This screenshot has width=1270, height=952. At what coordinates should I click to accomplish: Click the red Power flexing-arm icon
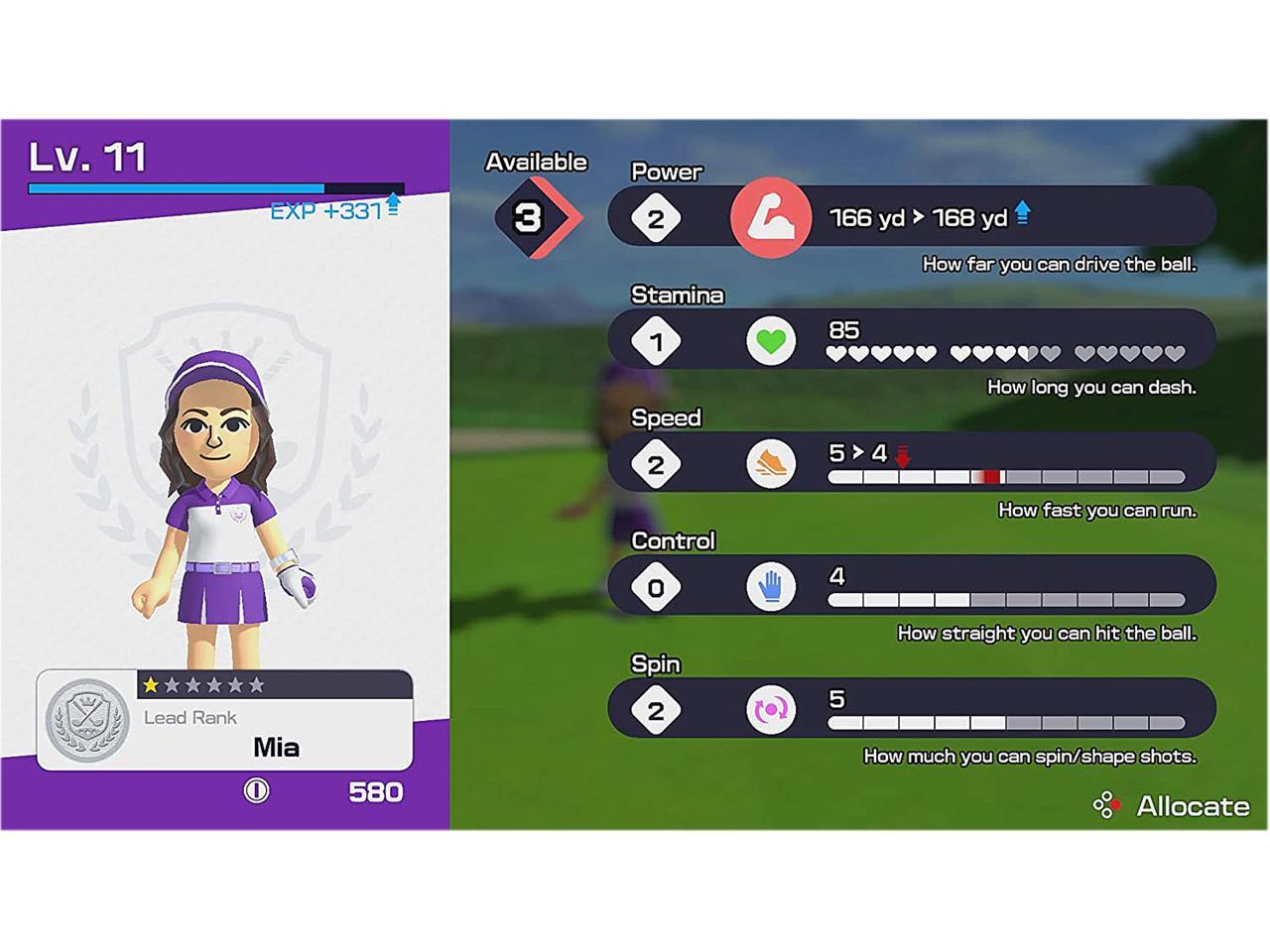click(x=770, y=217)
